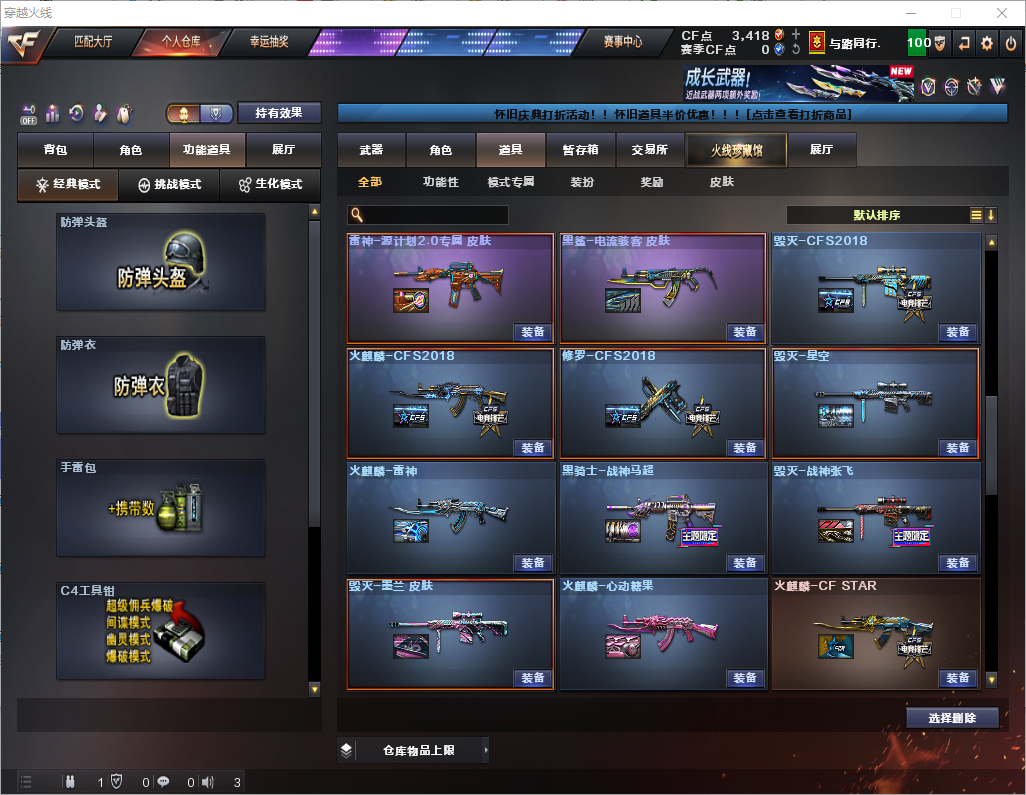Image resolution: width=1026 pixels, height=795 pixels.
Task: Select the 武器 weapons tab
Action: pyautogui.click(x=371, y=150)
